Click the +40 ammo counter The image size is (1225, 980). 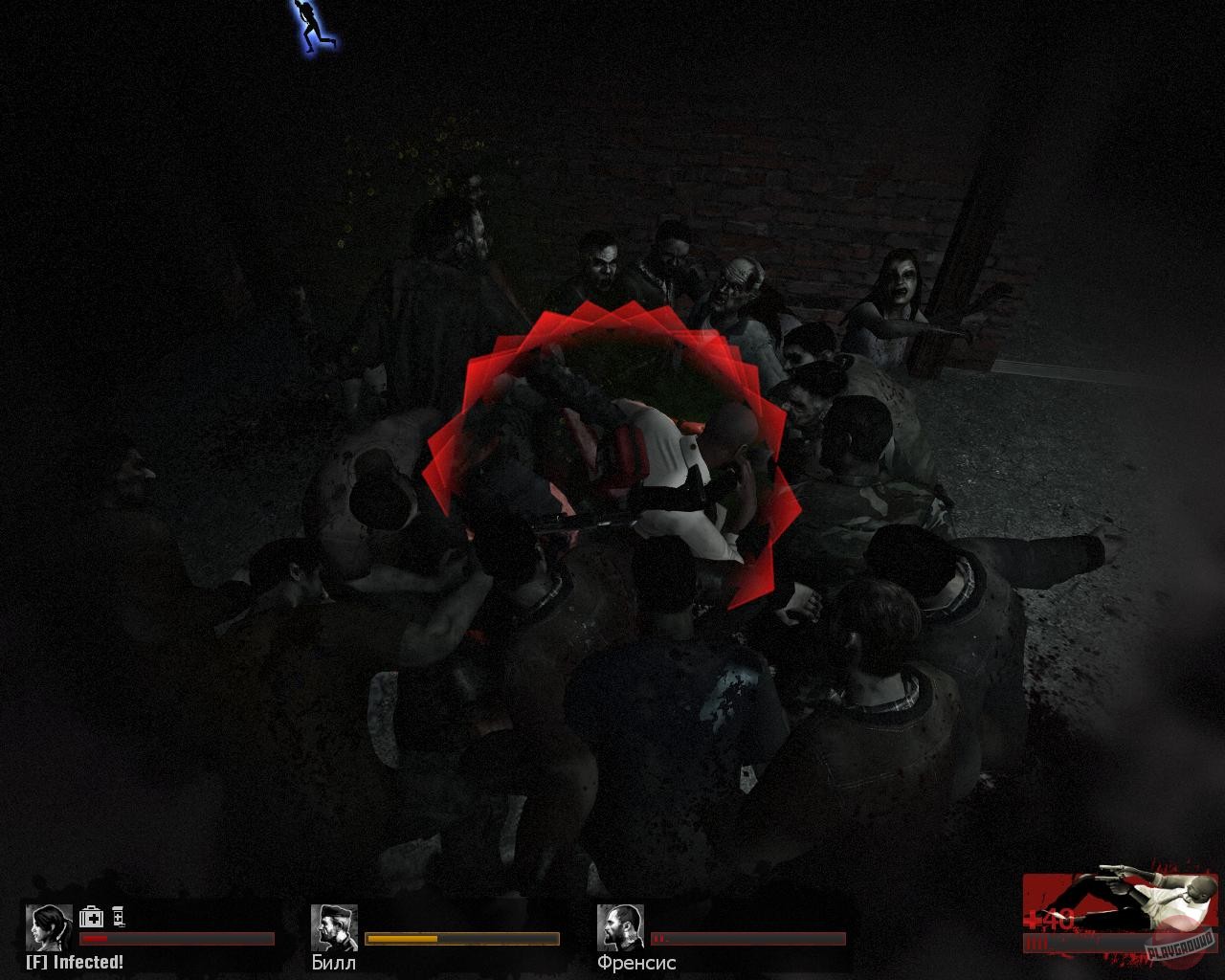pos(1048,916)
